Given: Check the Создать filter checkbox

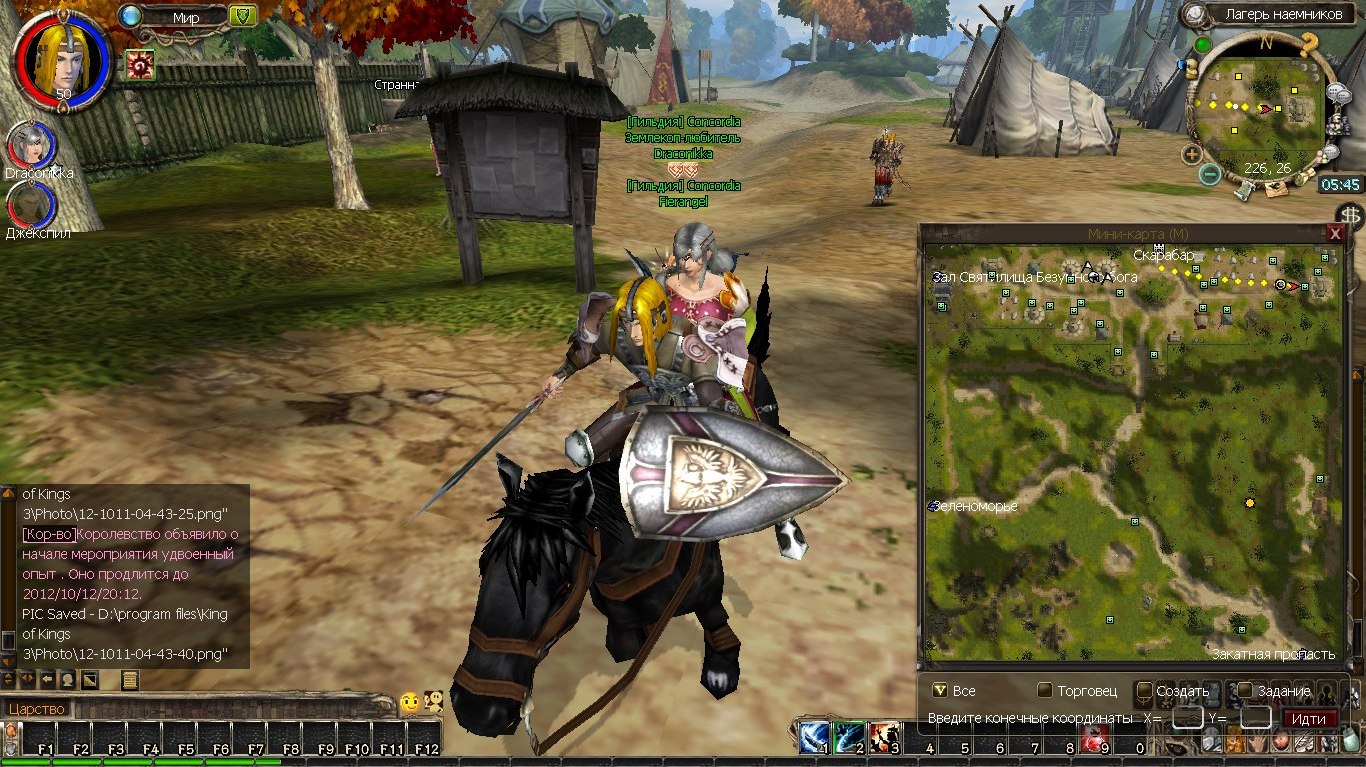Looking at the screenshot, I should [1145, 690].
